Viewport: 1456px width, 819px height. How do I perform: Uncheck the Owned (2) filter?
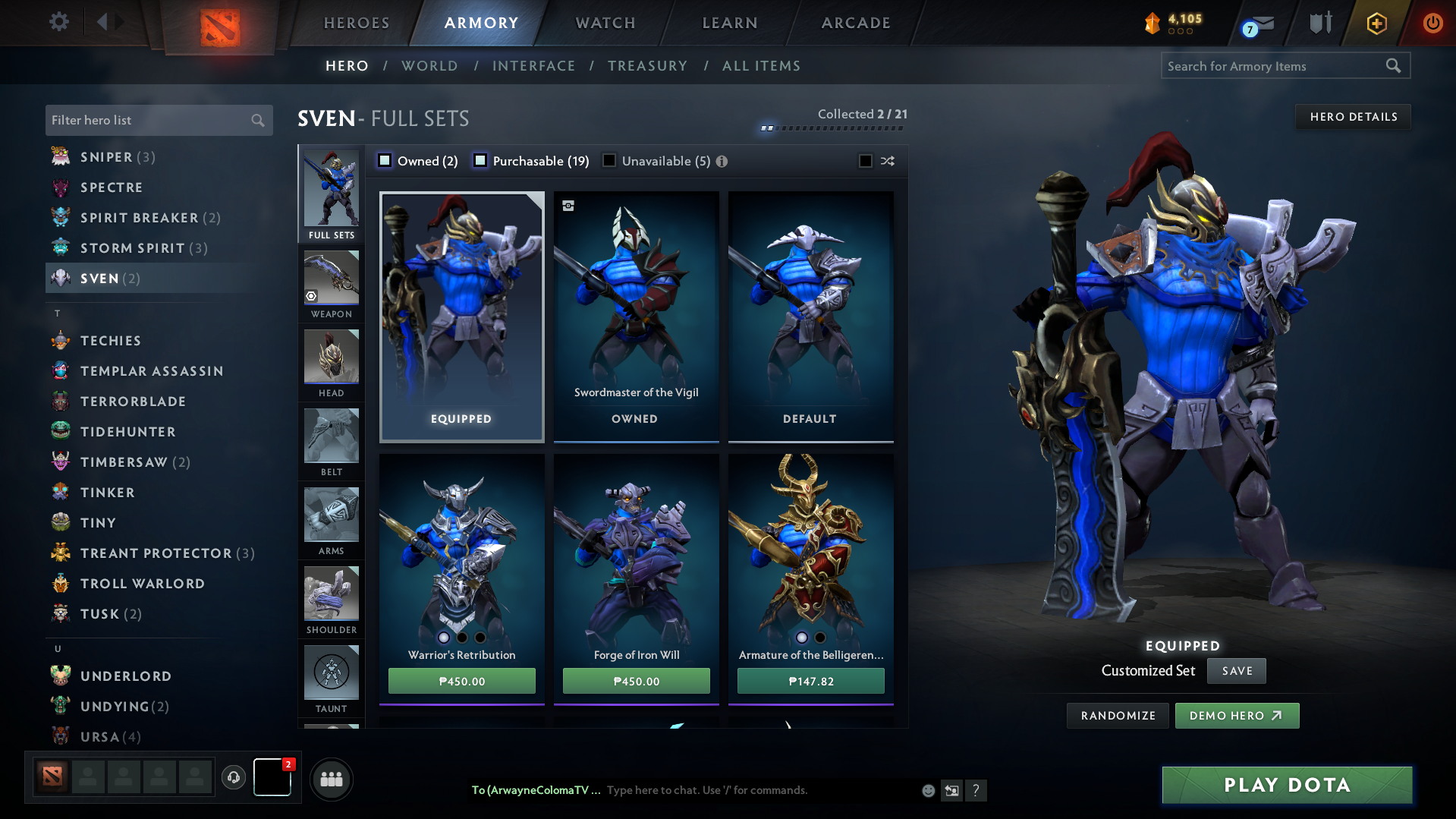(x=385, y=160)
